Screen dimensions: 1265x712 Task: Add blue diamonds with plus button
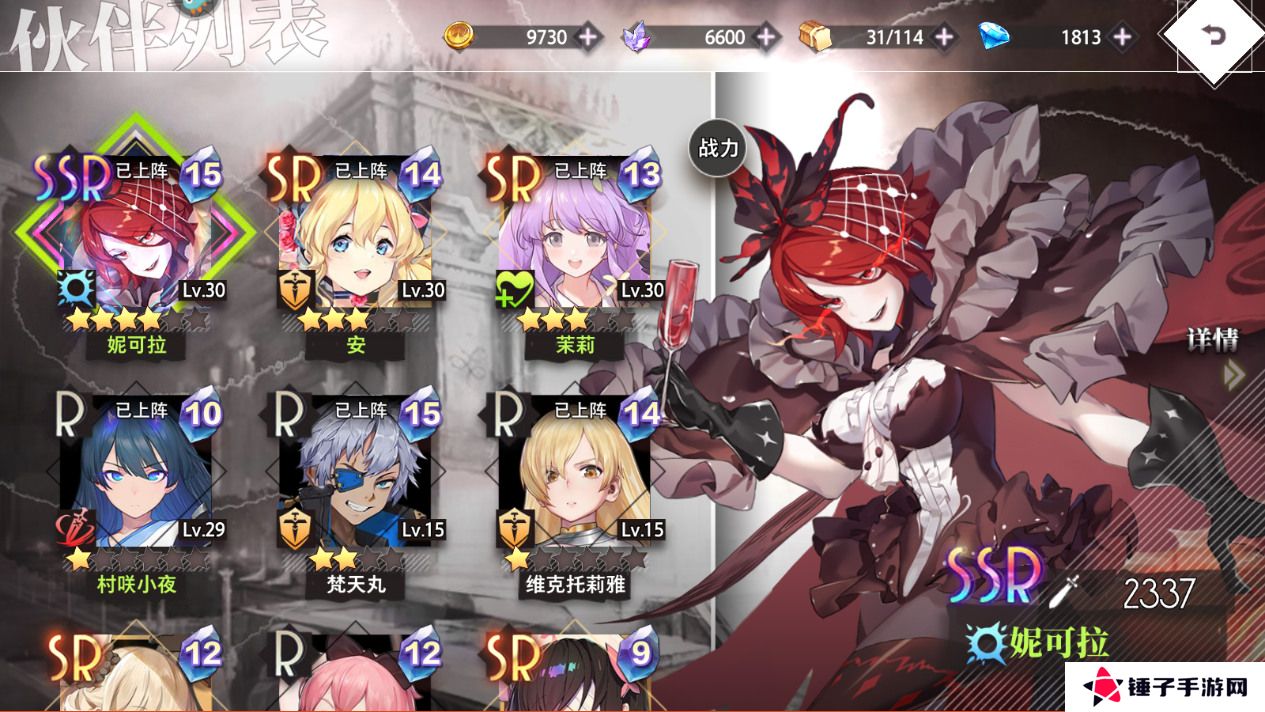[1123, 38]
